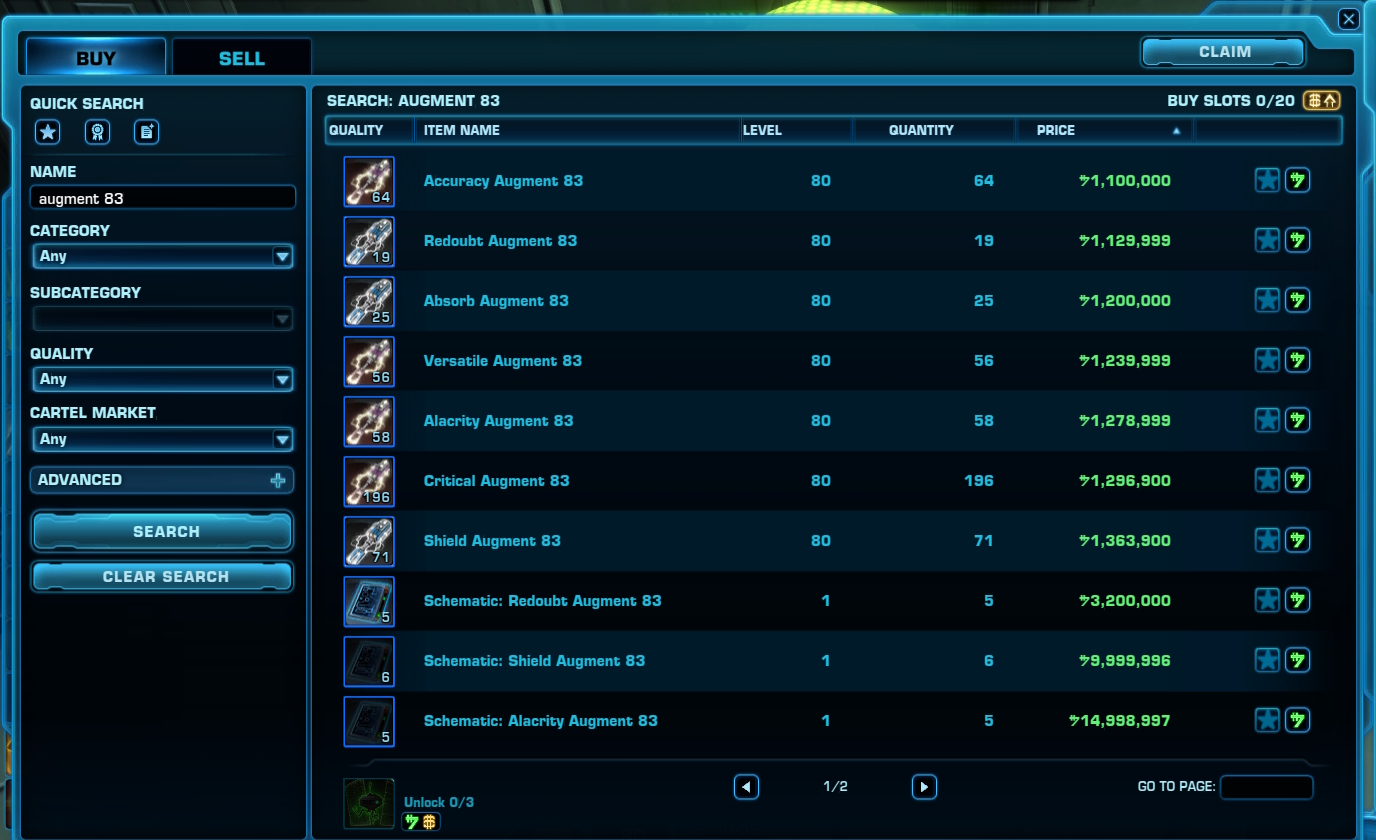Open the achievement ribbon quick search filter
1376x840 pixels.
pyautogui.click(x=97, y=131)
